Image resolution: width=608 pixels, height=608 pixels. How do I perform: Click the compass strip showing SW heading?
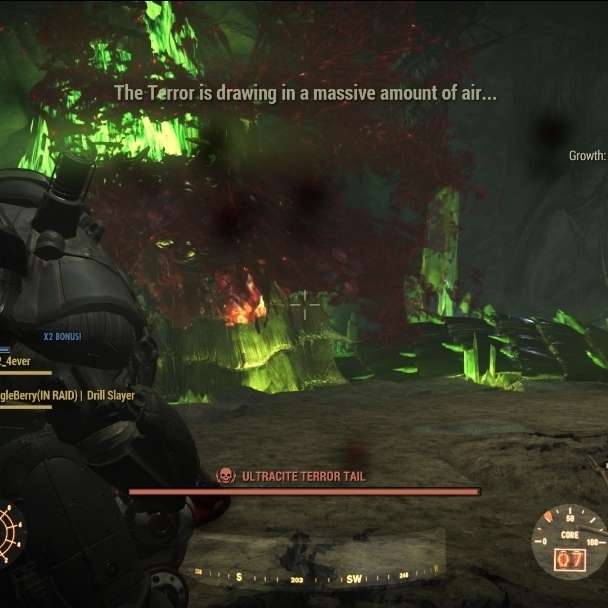[x=311, y=577]
